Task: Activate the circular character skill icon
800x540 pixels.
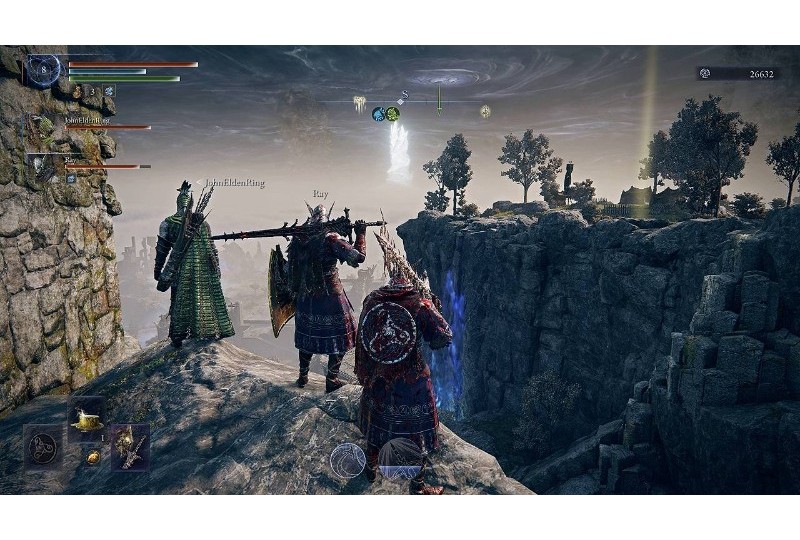Action: tap(347, 459)
